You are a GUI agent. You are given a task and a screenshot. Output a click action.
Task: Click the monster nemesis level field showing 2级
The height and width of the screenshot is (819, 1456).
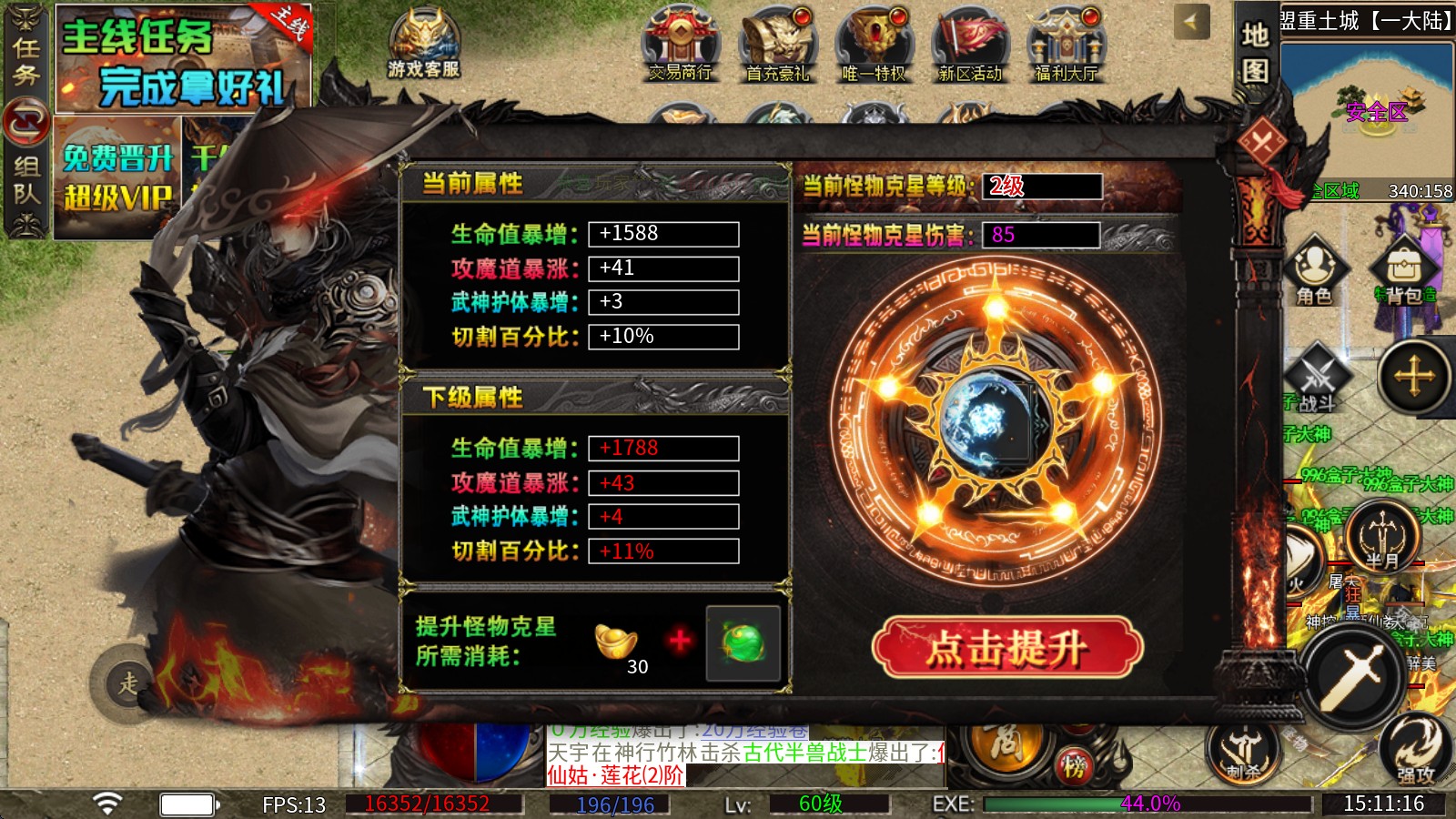click(1042, 187)
